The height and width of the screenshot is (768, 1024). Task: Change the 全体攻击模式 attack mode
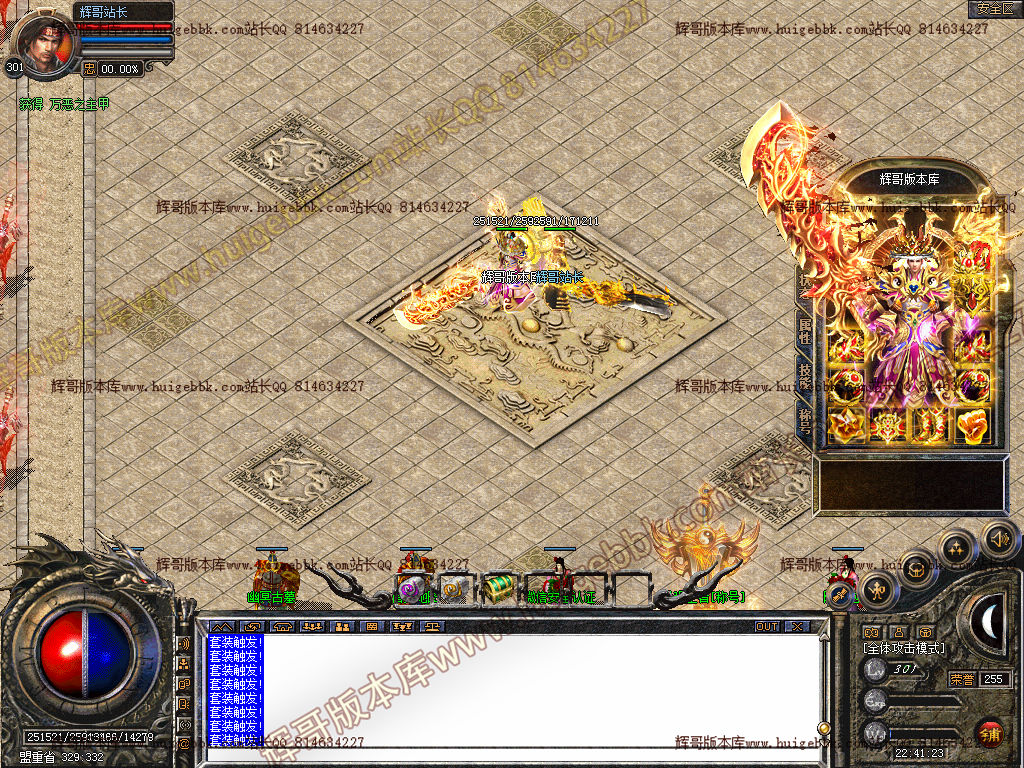tap(904, 648)
